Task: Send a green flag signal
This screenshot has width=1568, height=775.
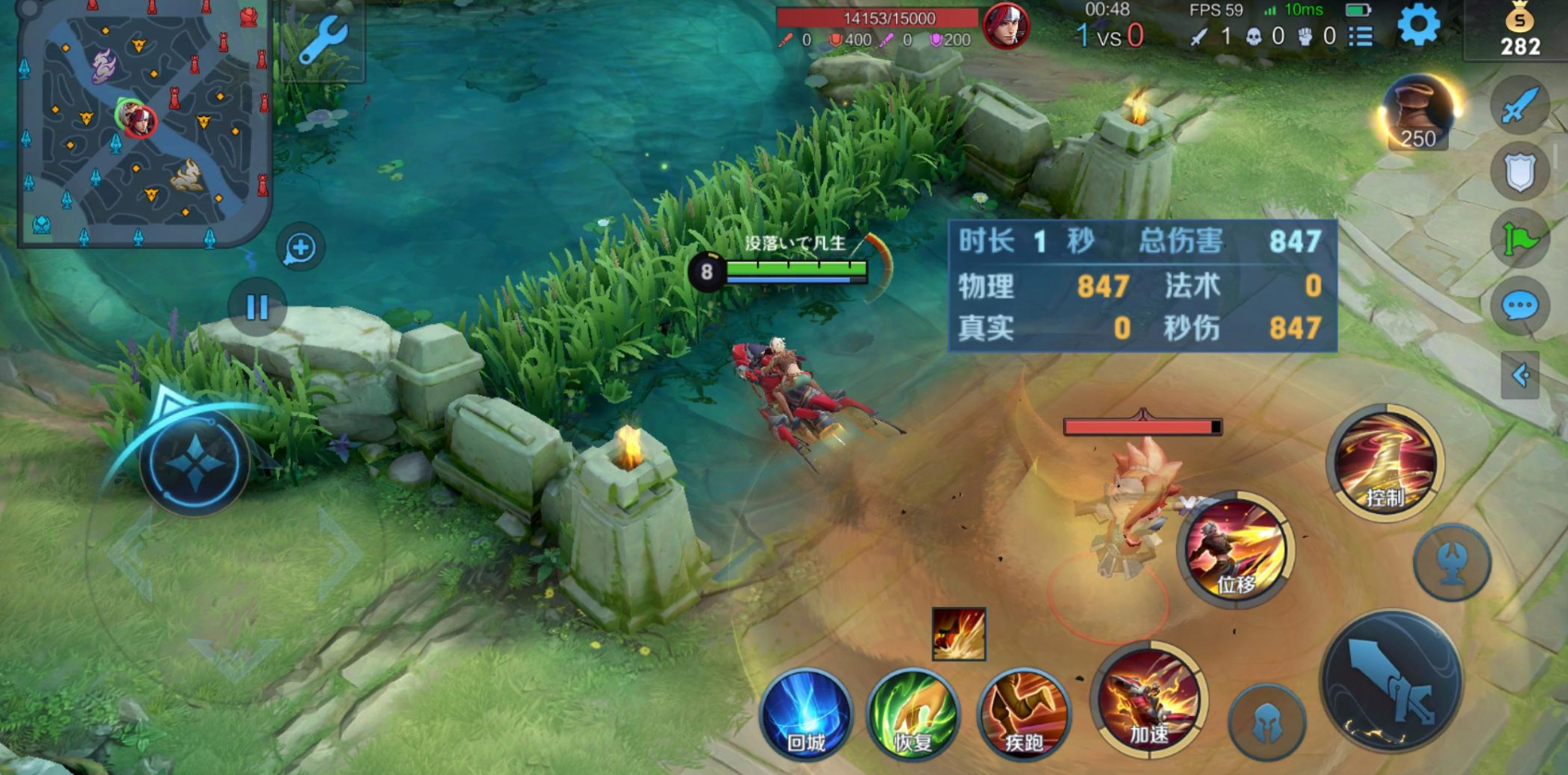Action: tap(1519, 240)
